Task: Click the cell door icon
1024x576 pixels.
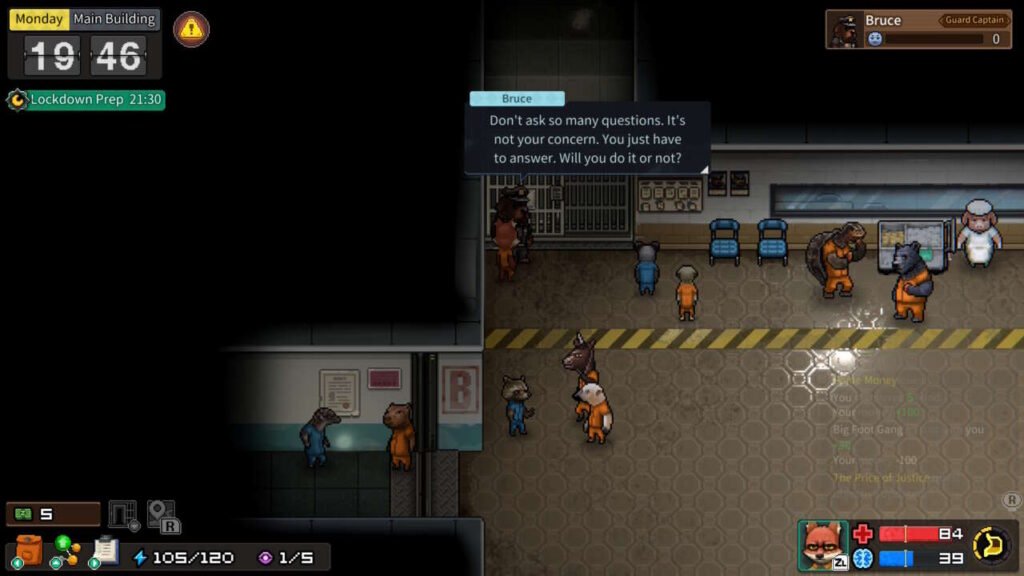Action: [123, 515]
